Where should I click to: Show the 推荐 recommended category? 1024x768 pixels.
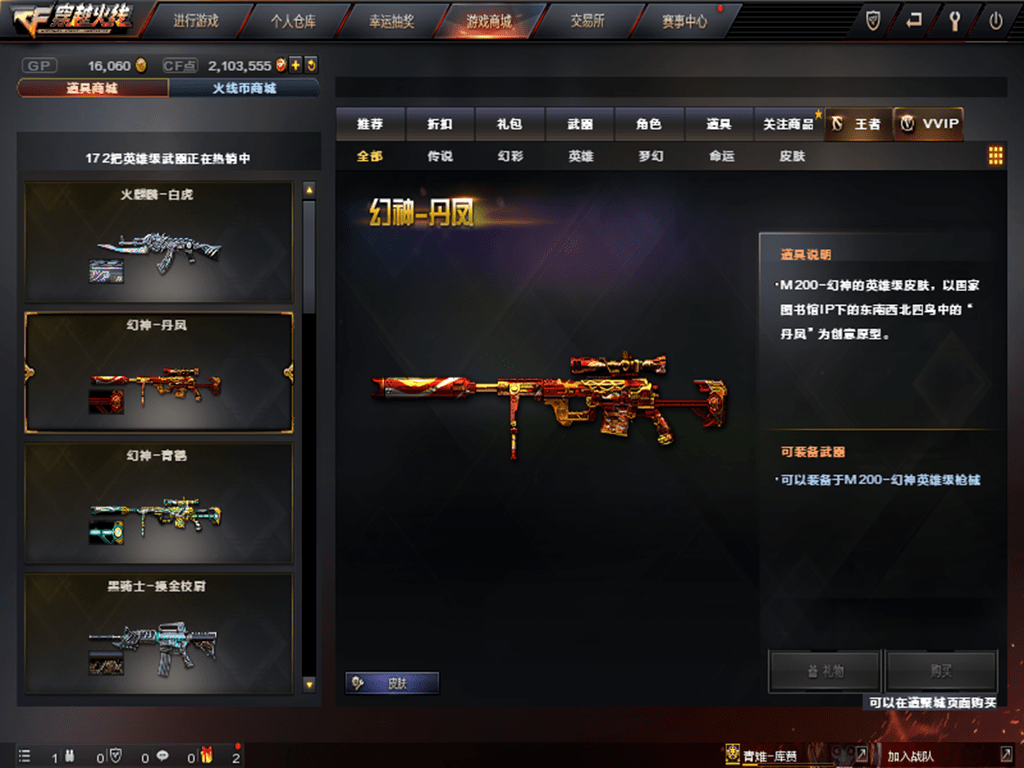(370, 125)
